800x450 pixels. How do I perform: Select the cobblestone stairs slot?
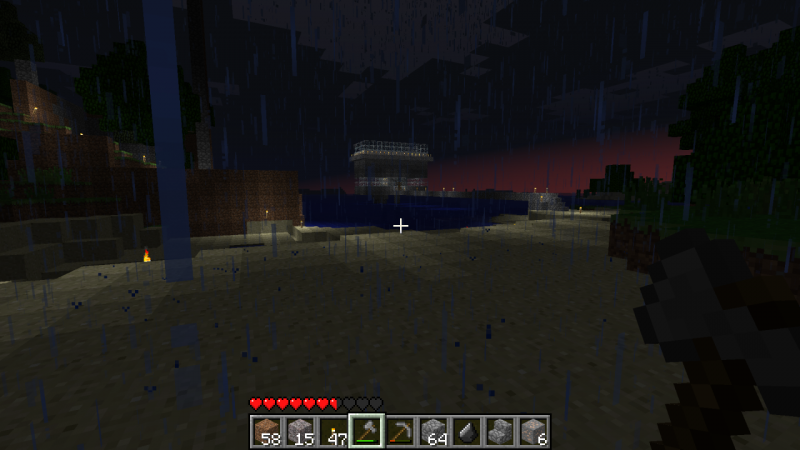click(500, 430)
